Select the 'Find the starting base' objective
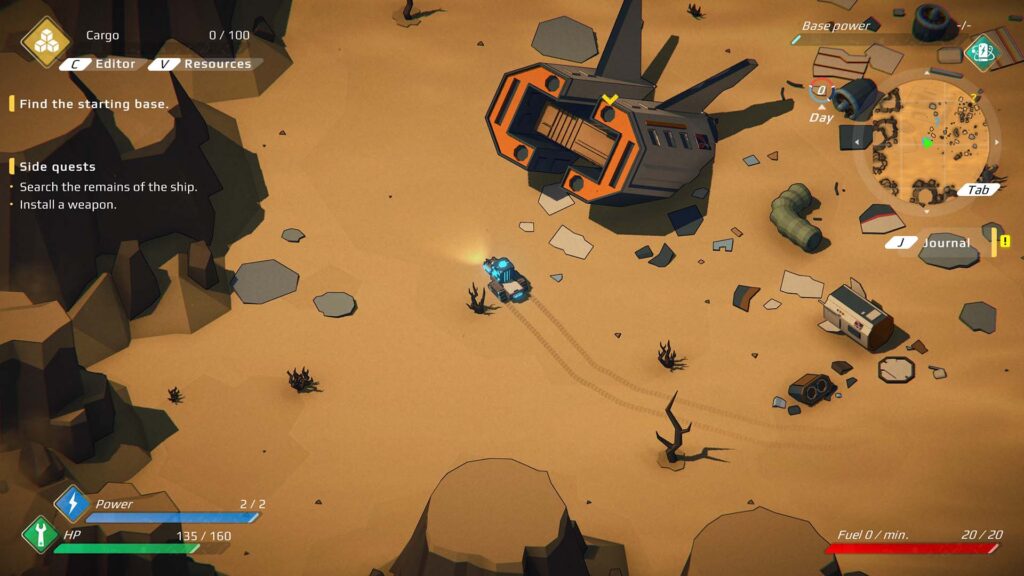1024x576 pixels. click(94, 104)
